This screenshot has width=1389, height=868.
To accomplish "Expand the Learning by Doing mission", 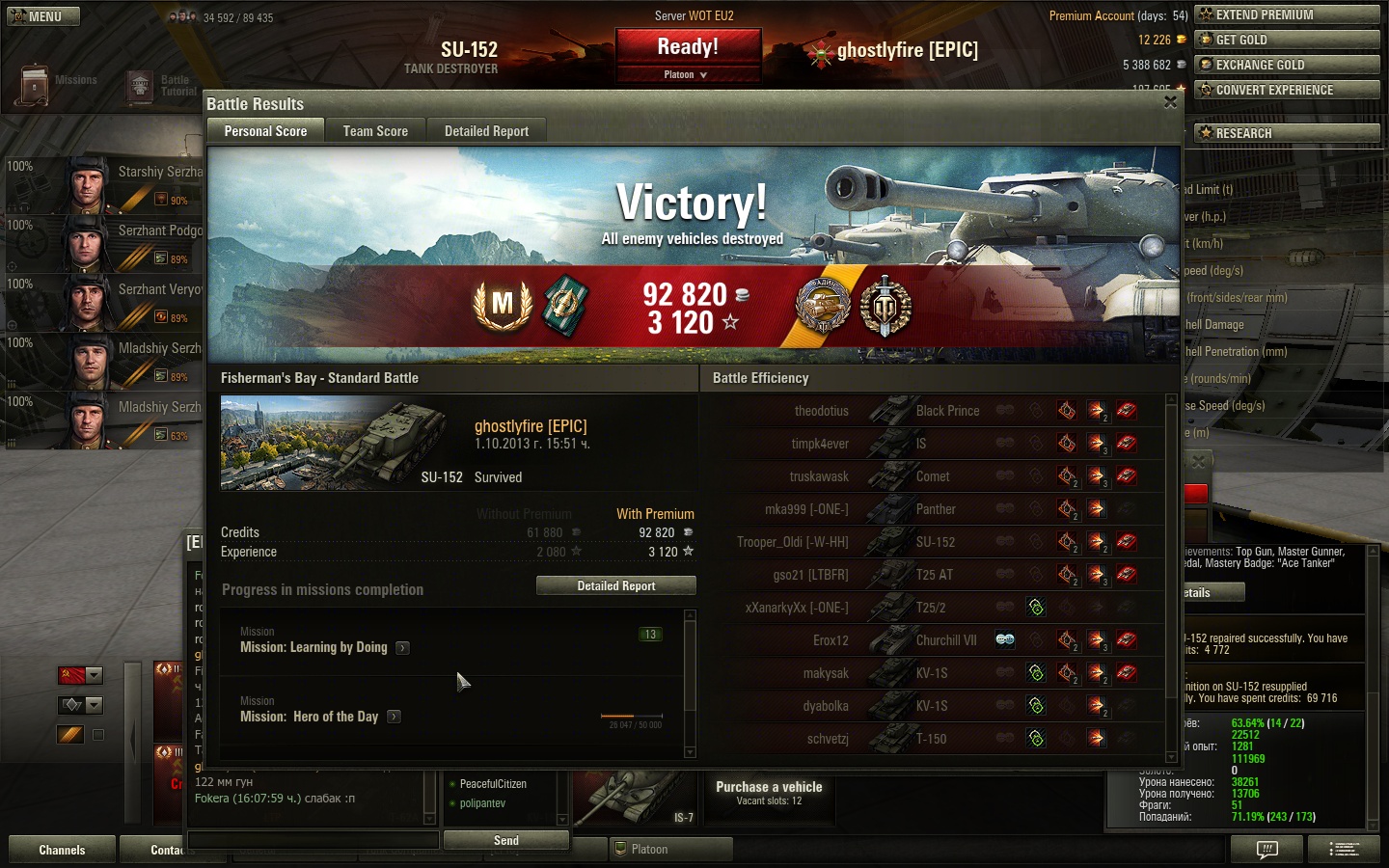I will click(403, 648).
